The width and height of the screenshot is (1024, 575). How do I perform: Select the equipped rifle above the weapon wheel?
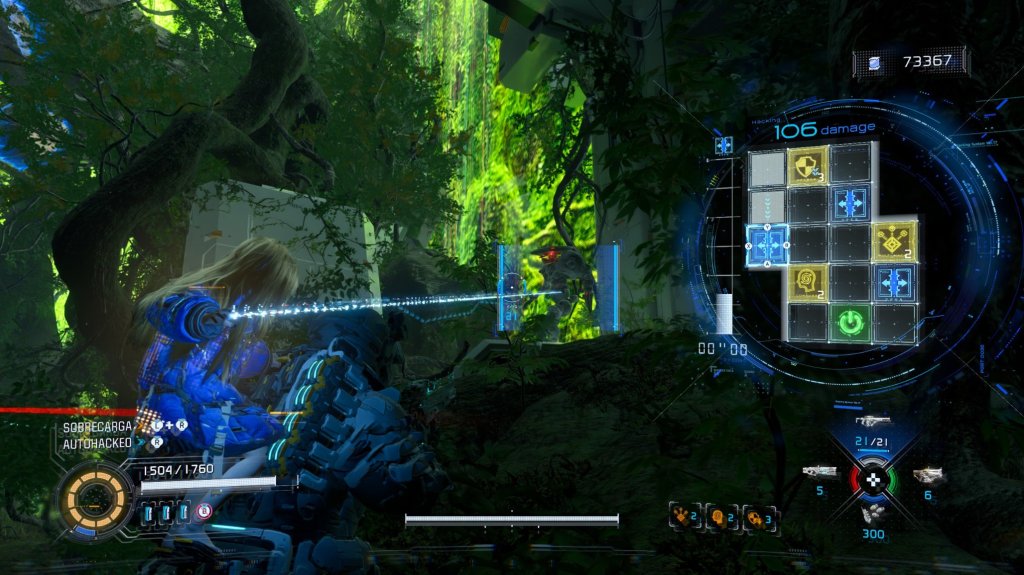coord(872,421)
